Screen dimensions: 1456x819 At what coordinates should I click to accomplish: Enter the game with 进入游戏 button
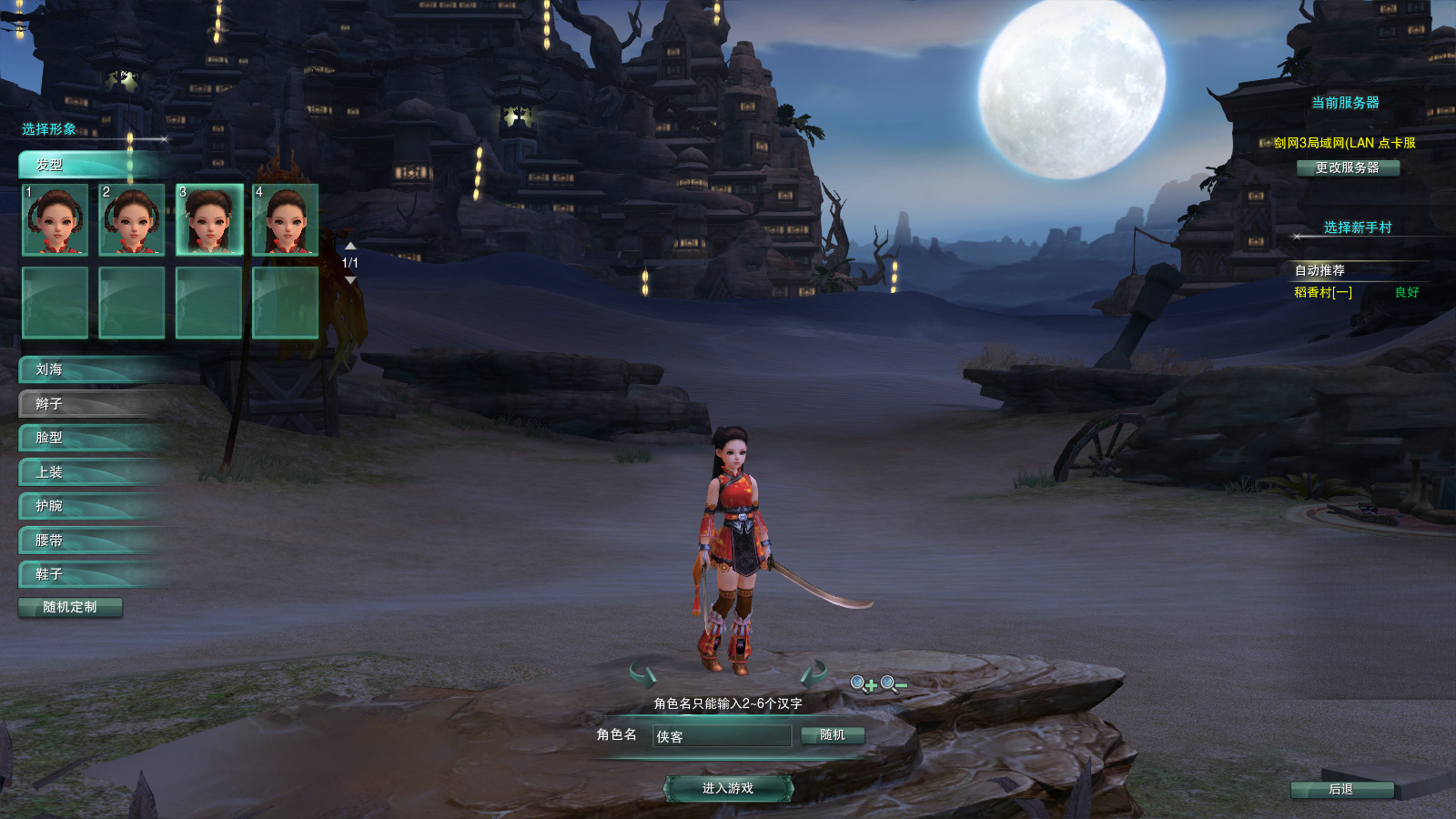(x=728, y=788)
